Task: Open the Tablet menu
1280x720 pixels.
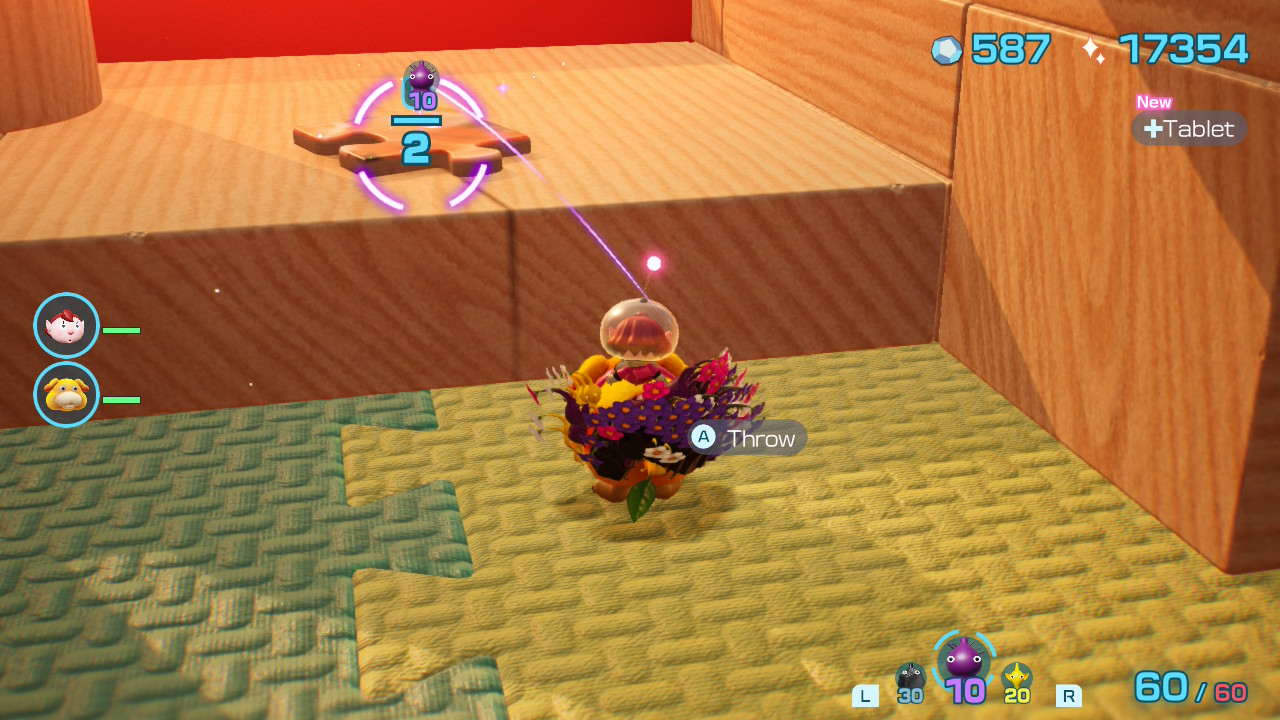Action: tap(1189, 129)
